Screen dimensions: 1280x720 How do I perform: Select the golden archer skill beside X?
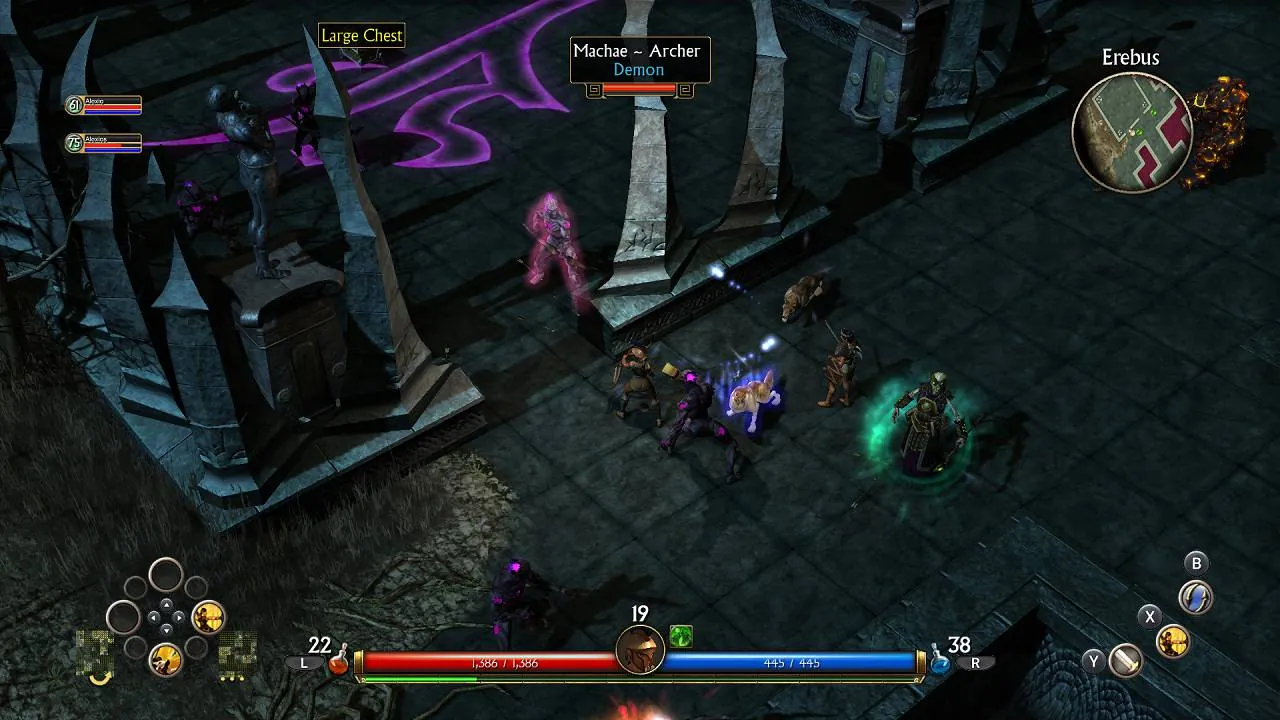coord(1172,641)
